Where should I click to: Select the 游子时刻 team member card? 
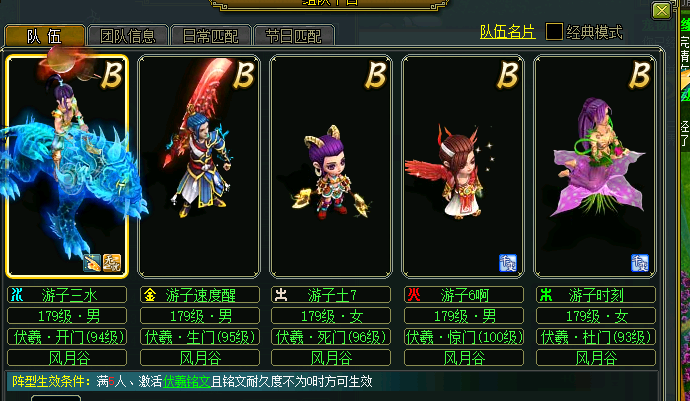pyautogui.click(x=594, y=165)
